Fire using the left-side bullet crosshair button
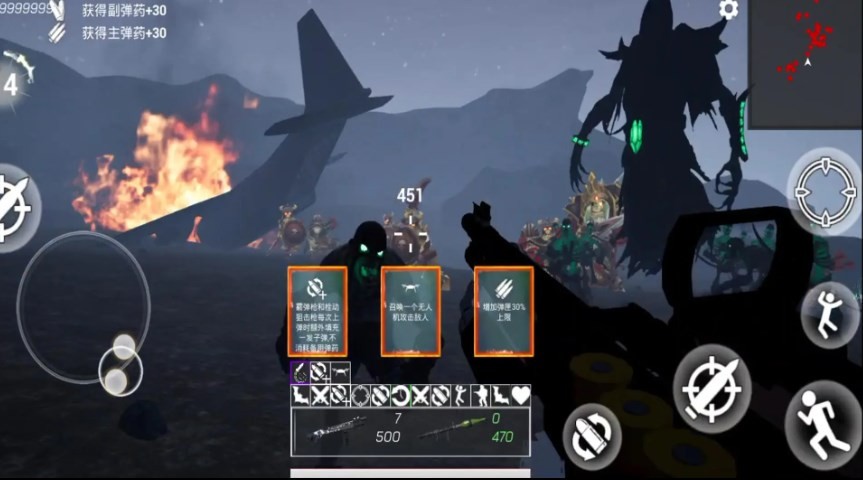The image size is (863, 480). click(x=14, y=207)
